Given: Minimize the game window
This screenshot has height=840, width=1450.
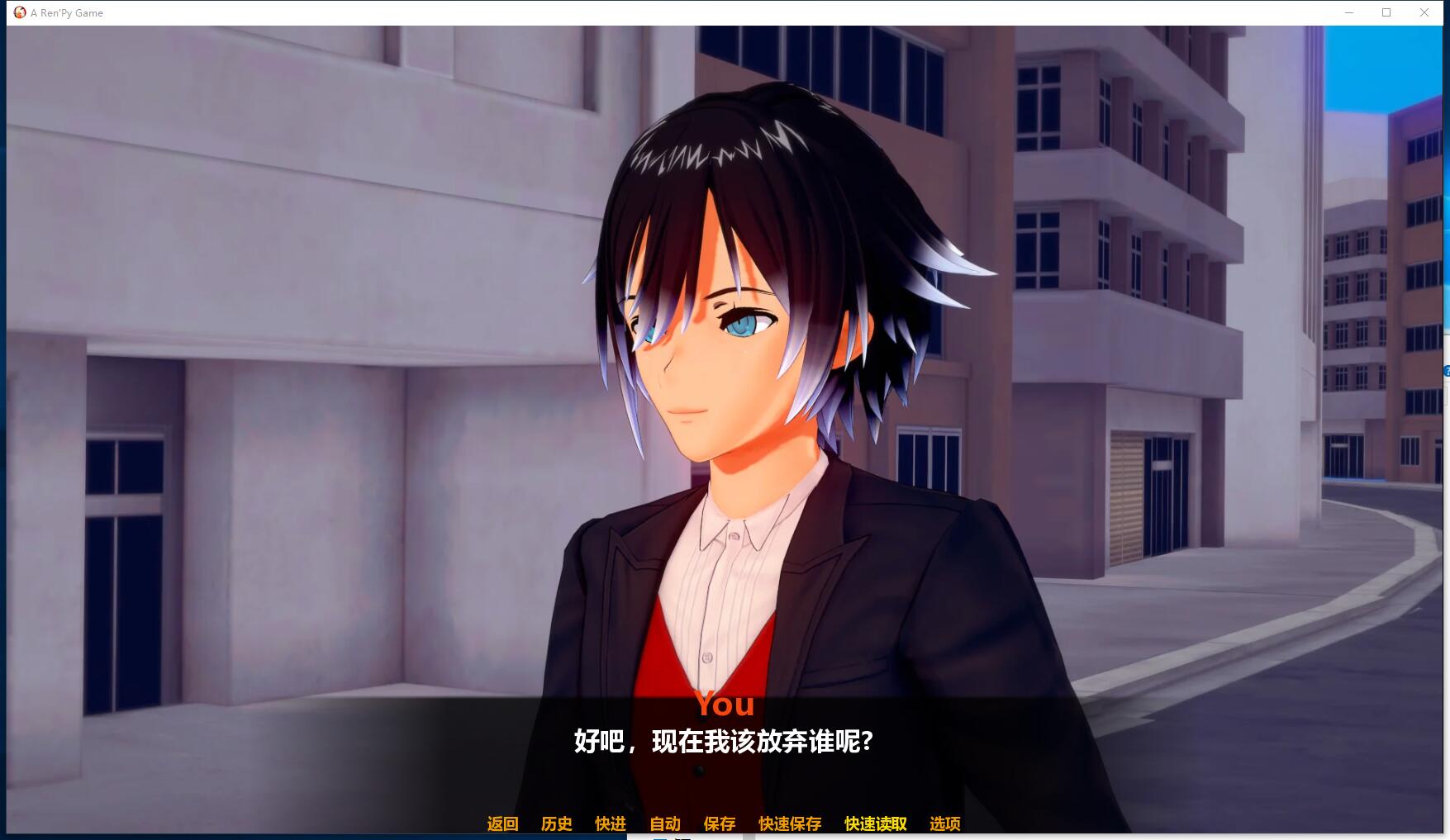Looking at the screenshot, I should point(1351,12).
